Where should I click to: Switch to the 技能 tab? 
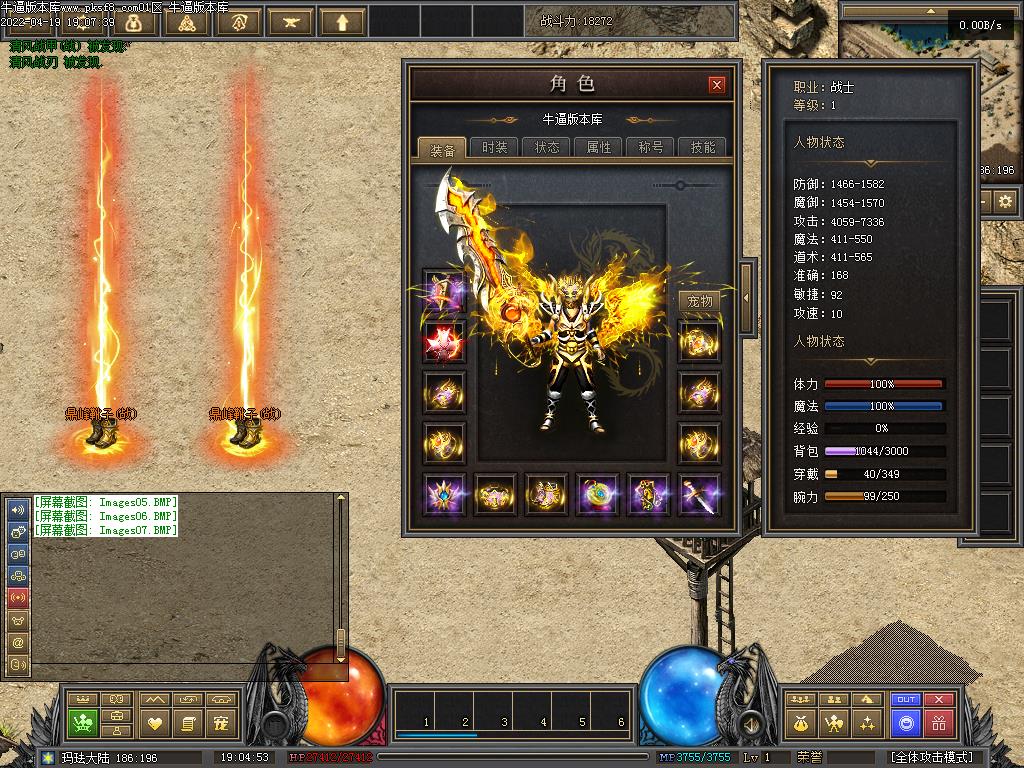point(703,147)
